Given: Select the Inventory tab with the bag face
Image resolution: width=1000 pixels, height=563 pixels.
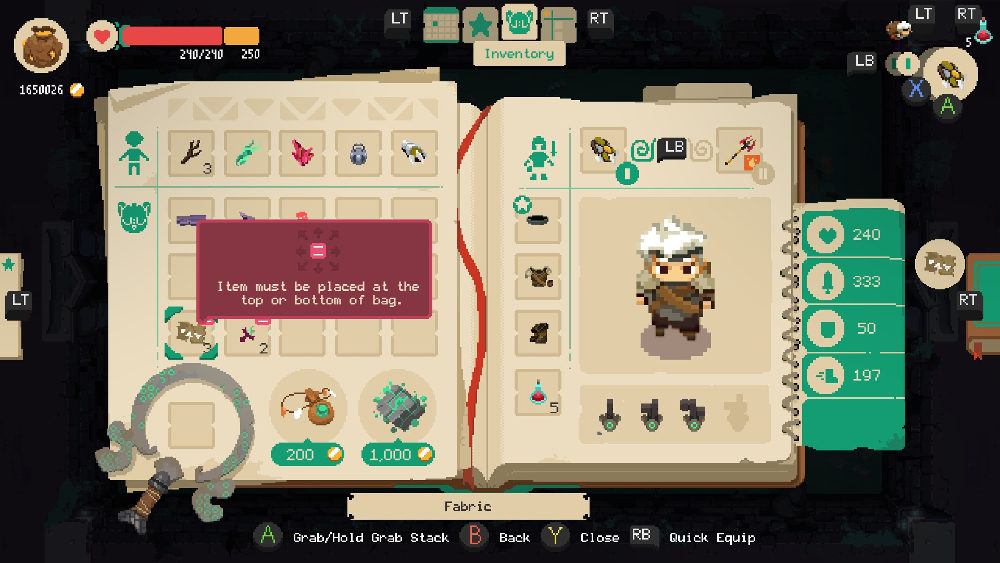Looking at the screenshot, I should pos(520,22).
